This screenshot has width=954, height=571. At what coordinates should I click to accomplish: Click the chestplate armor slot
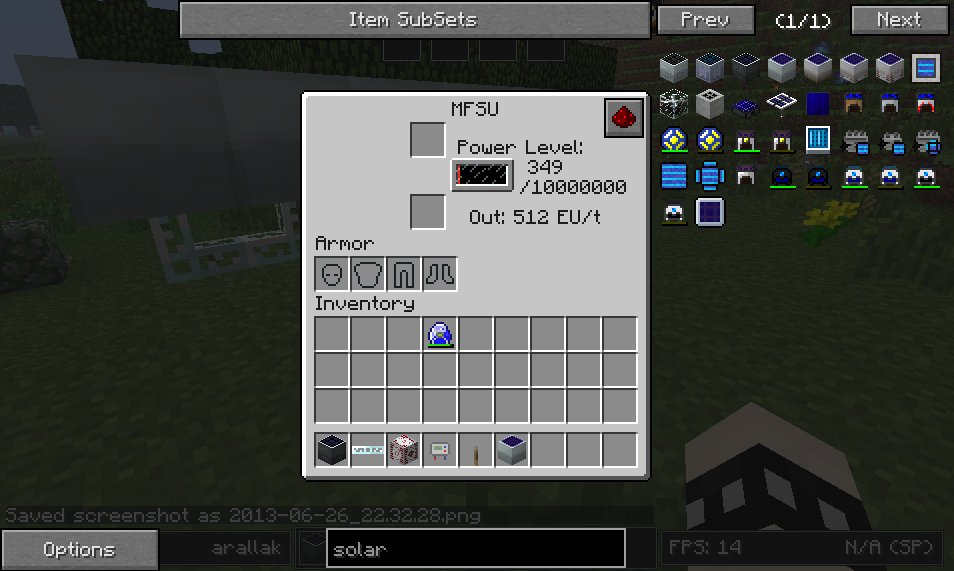click(x=369, y=273)
